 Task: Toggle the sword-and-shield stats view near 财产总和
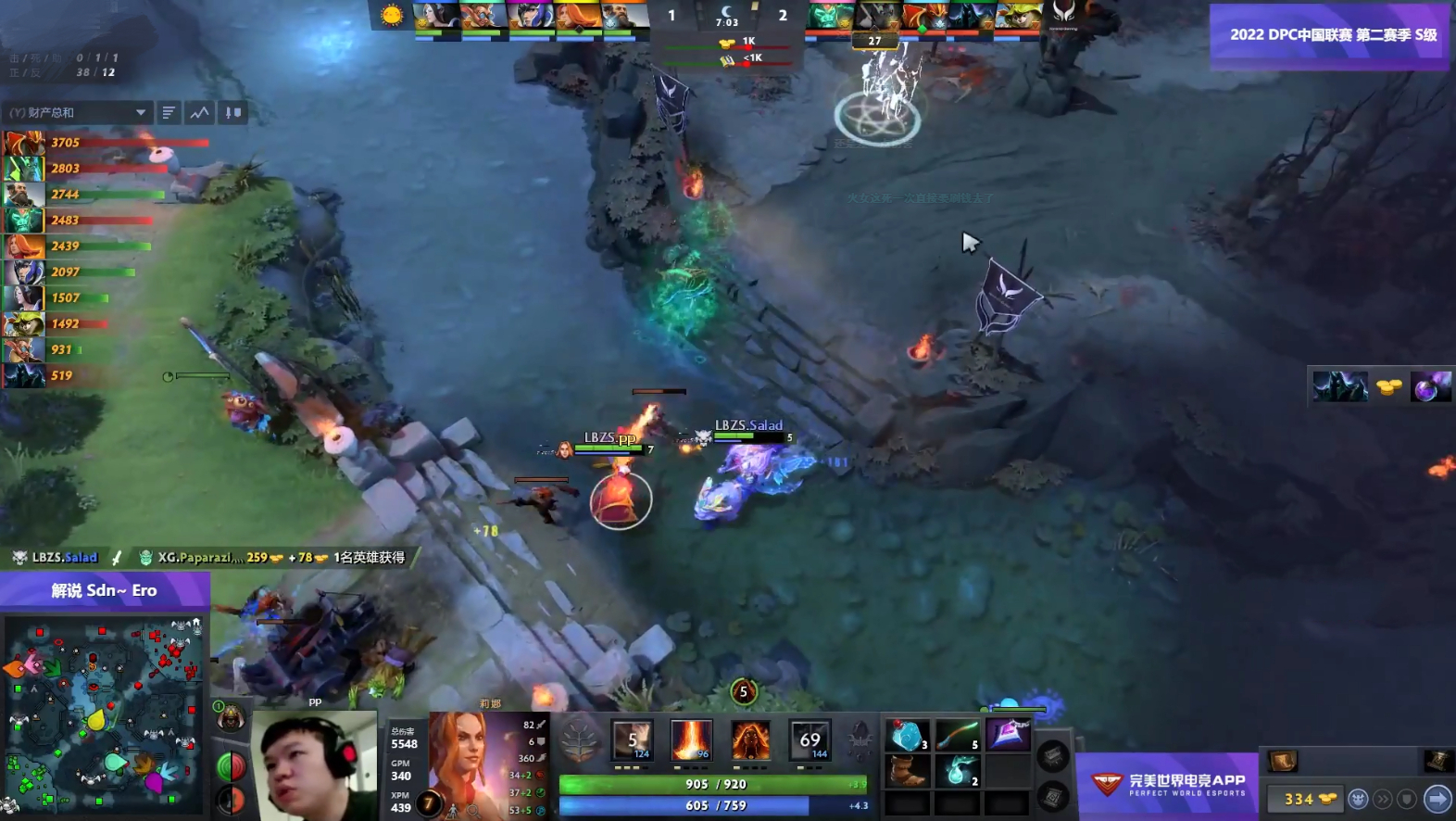(232, 112)
